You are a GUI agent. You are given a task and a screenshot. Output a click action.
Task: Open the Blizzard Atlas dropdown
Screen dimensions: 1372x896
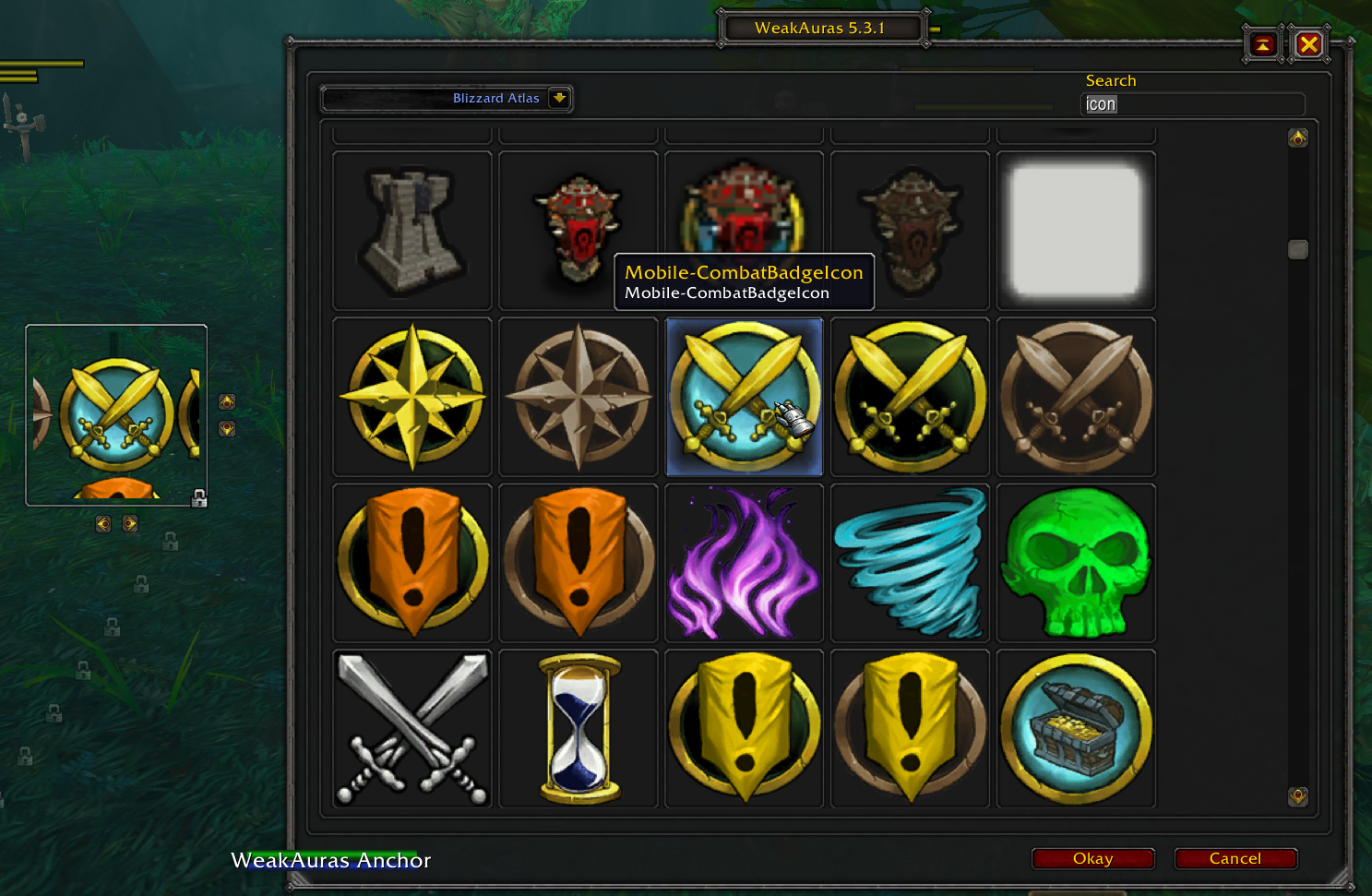560,98
